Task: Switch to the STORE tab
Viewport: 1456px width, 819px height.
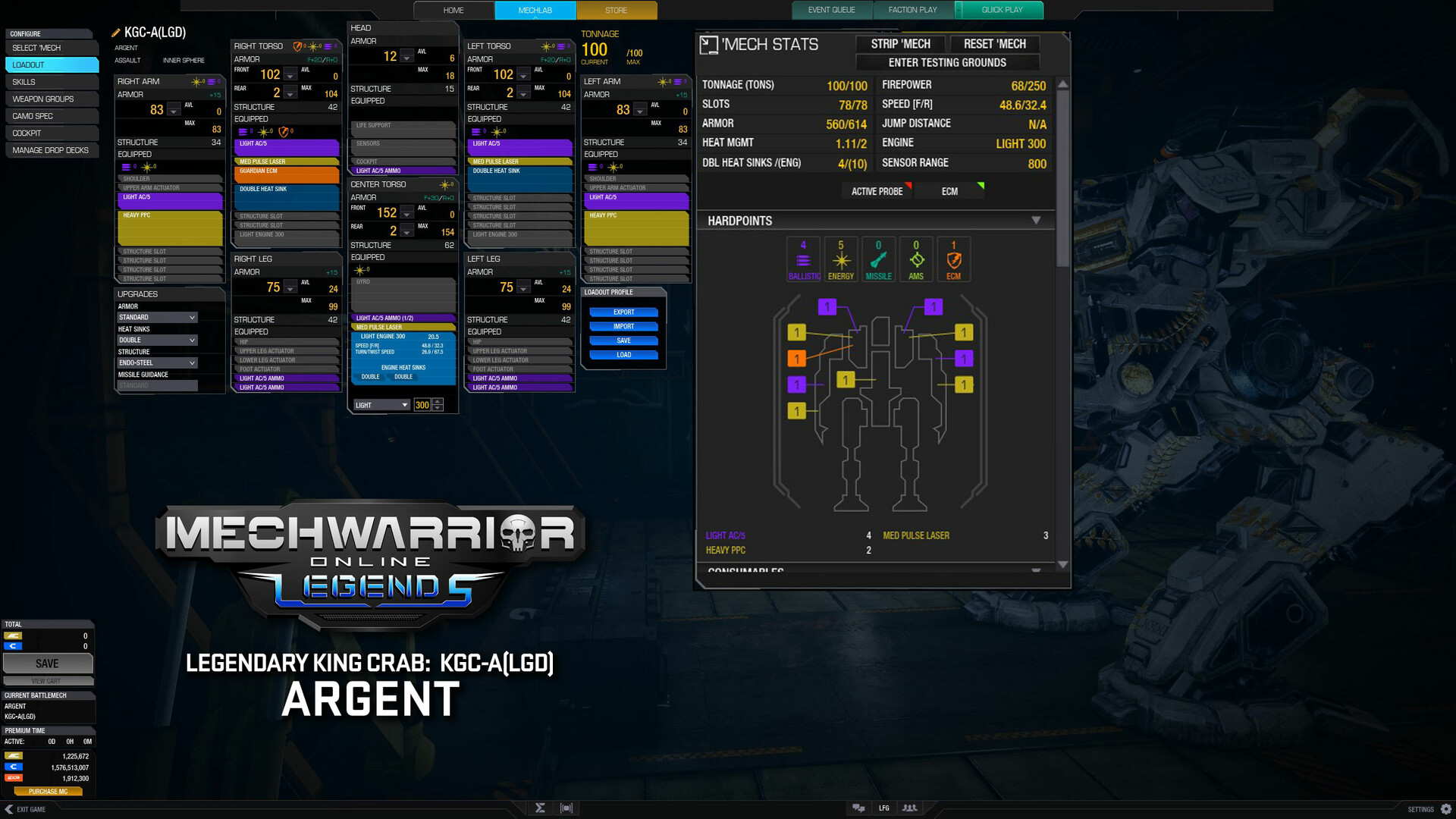Action: 616,10
